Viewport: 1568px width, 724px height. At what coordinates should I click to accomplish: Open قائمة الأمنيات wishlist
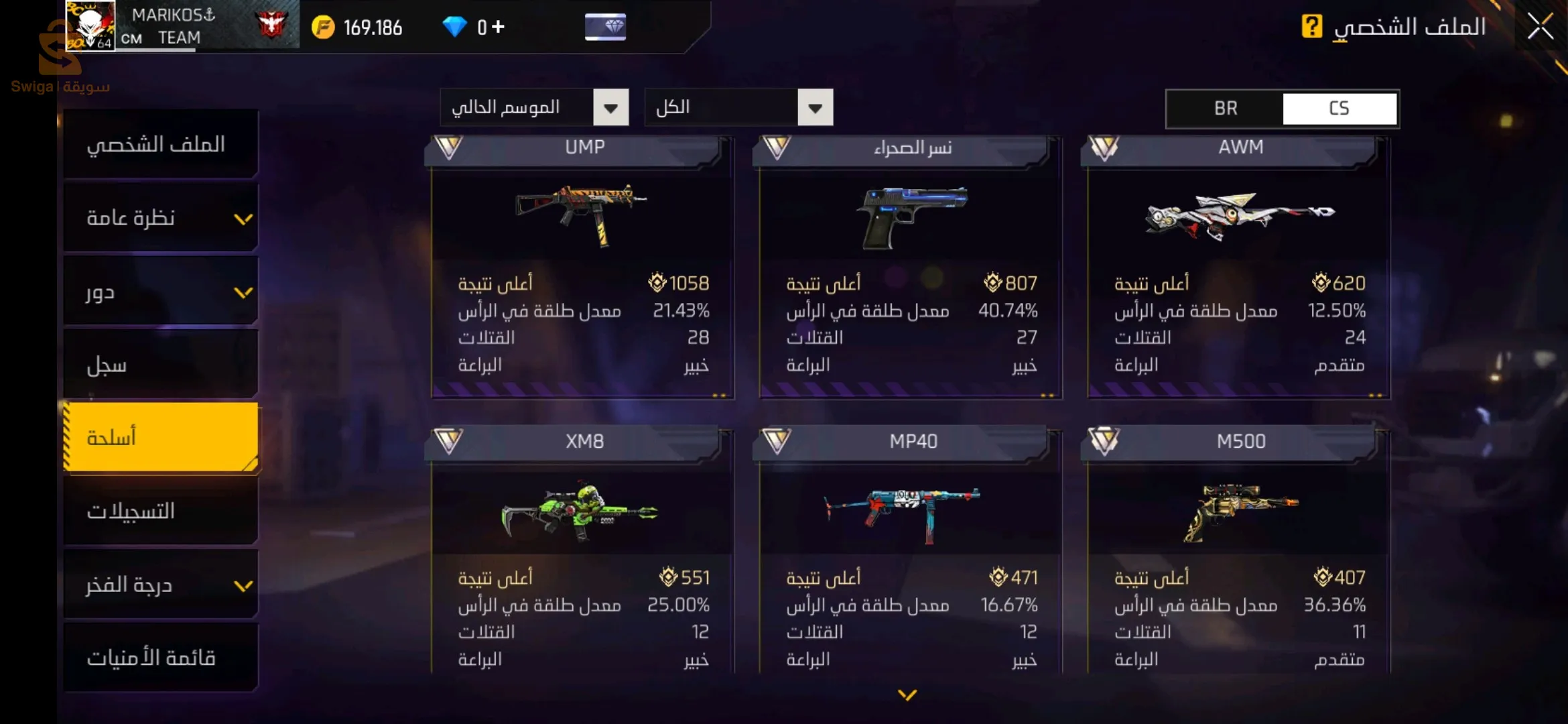(x=161, y=658)
